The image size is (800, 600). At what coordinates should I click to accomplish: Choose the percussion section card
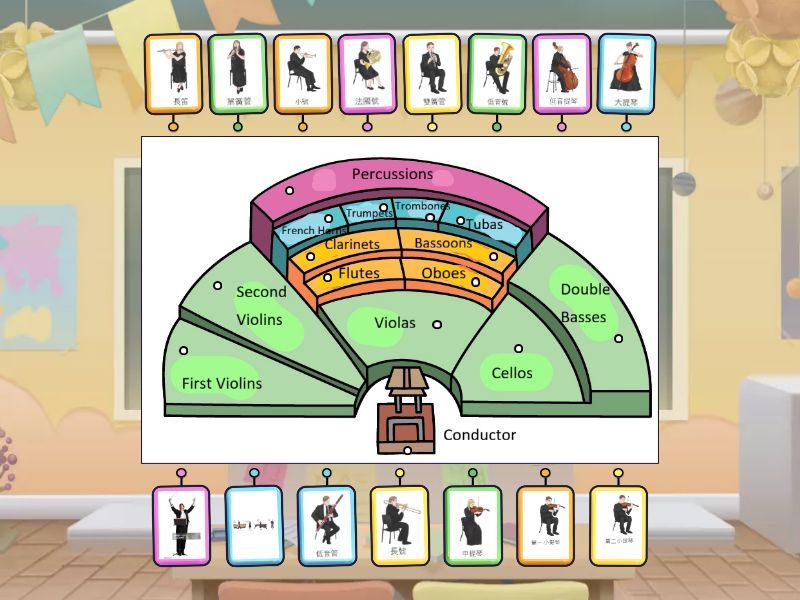[x=254, y=525]
